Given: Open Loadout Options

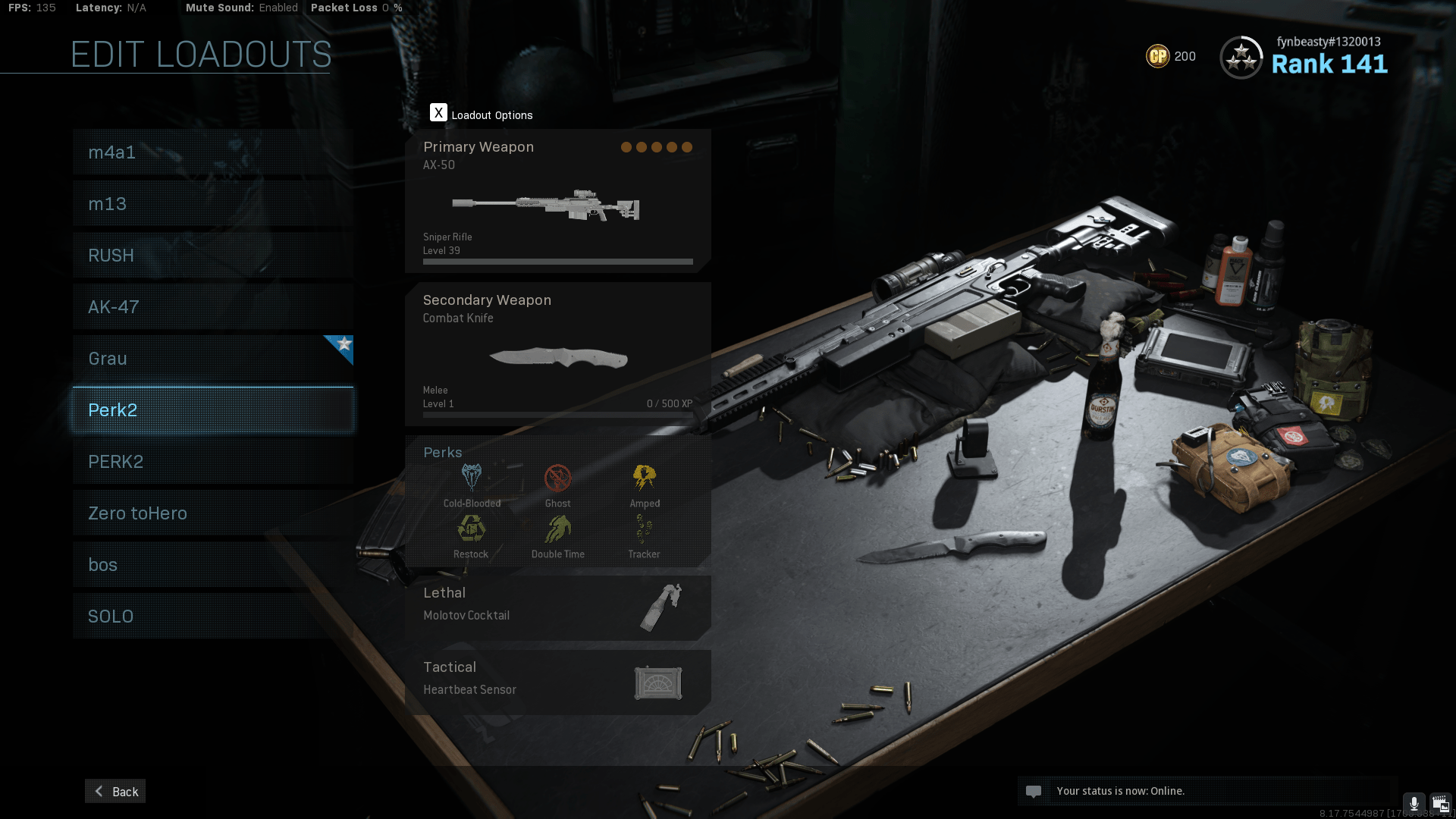Looking at the screenshot, I should [439, 112].
